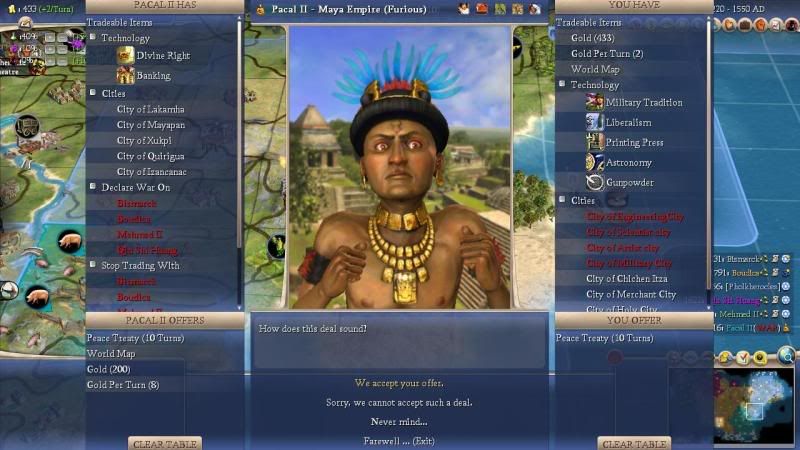Clear your own offer table
The width and height of the screenshot is (800, 450).
click(634, 443)
